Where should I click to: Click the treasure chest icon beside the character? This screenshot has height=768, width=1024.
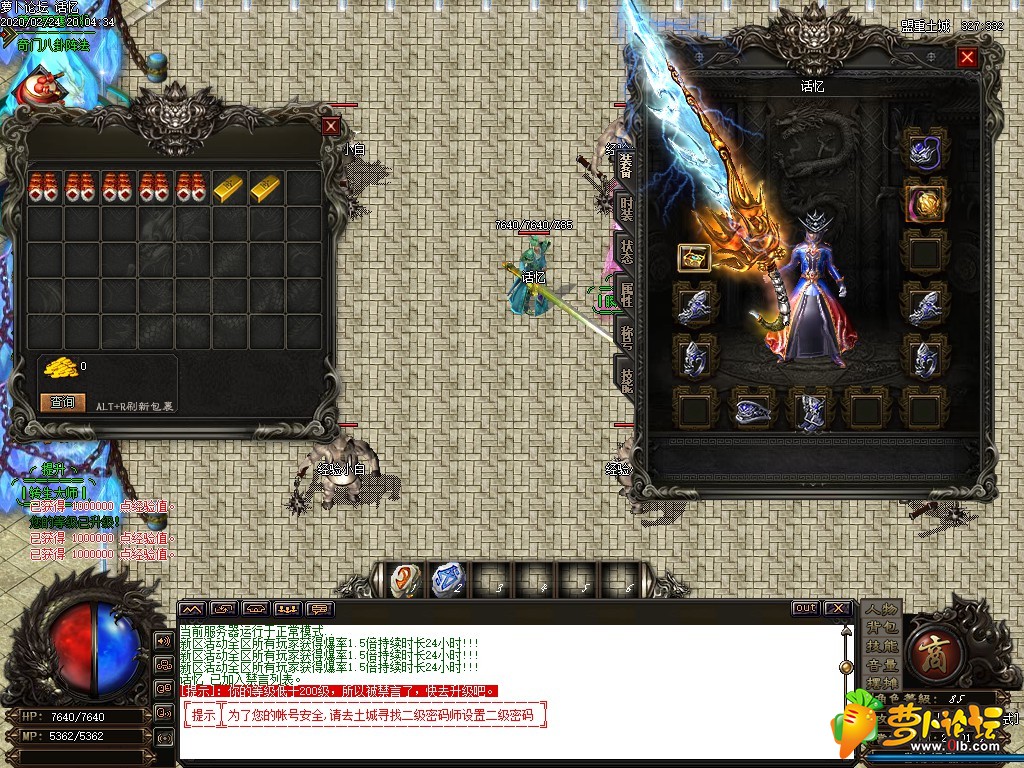point(693,258)
